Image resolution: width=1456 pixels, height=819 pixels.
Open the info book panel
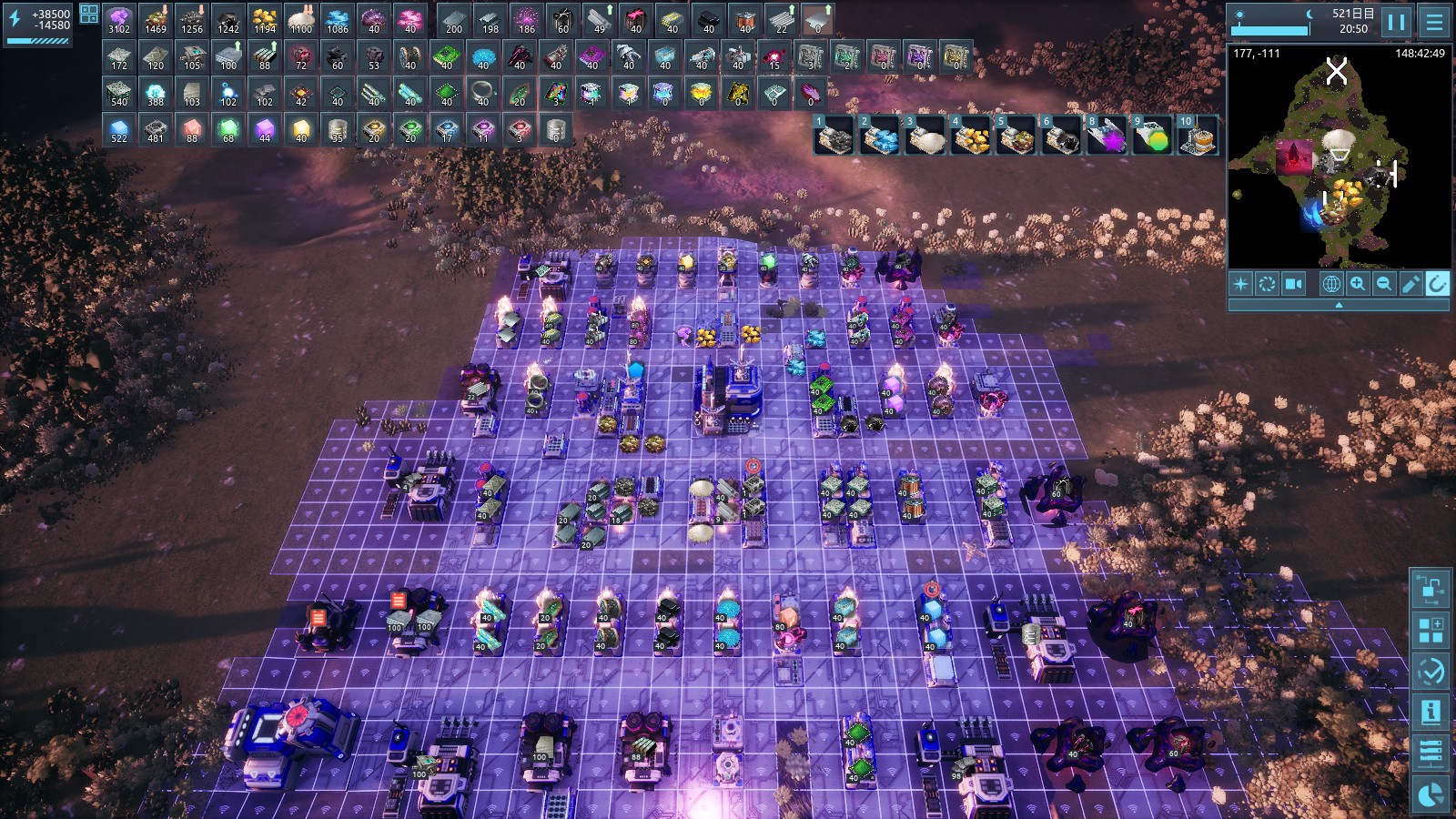1431,712
